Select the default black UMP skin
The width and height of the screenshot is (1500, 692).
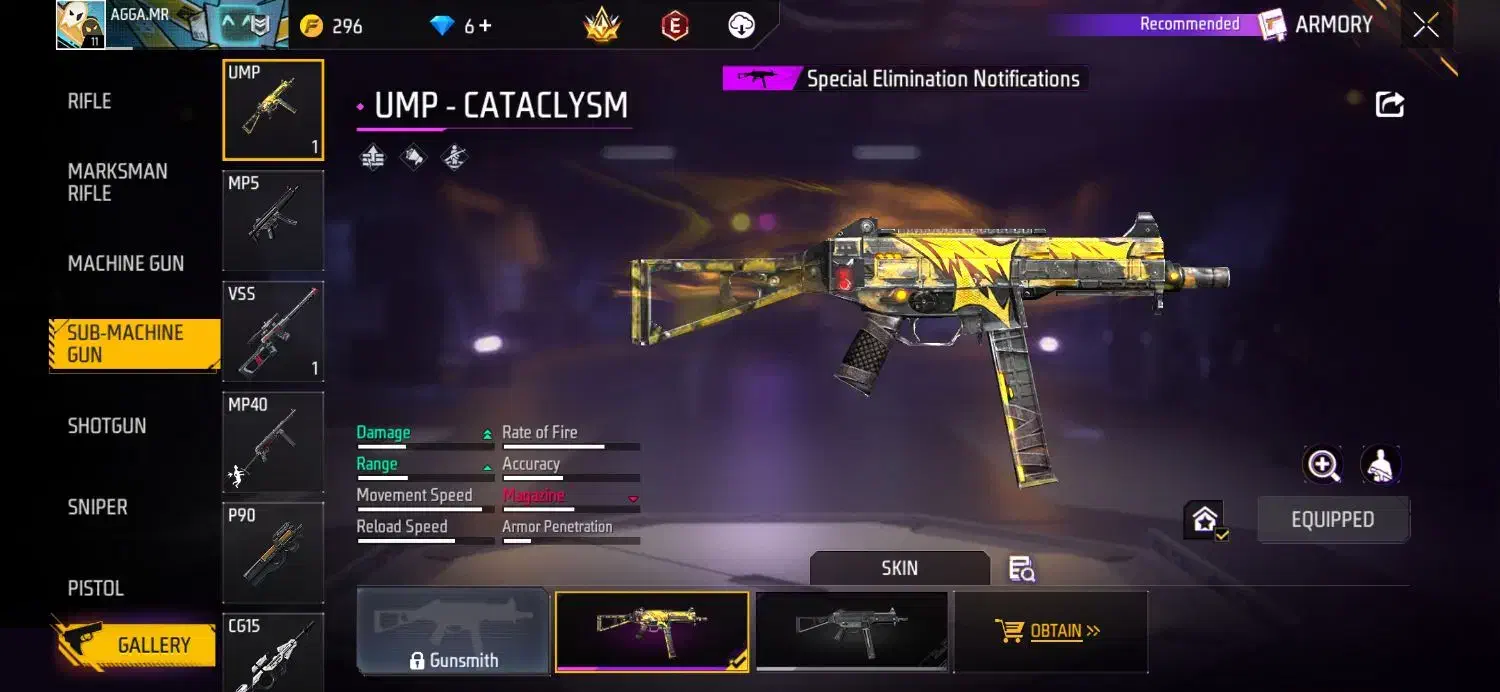851,630
